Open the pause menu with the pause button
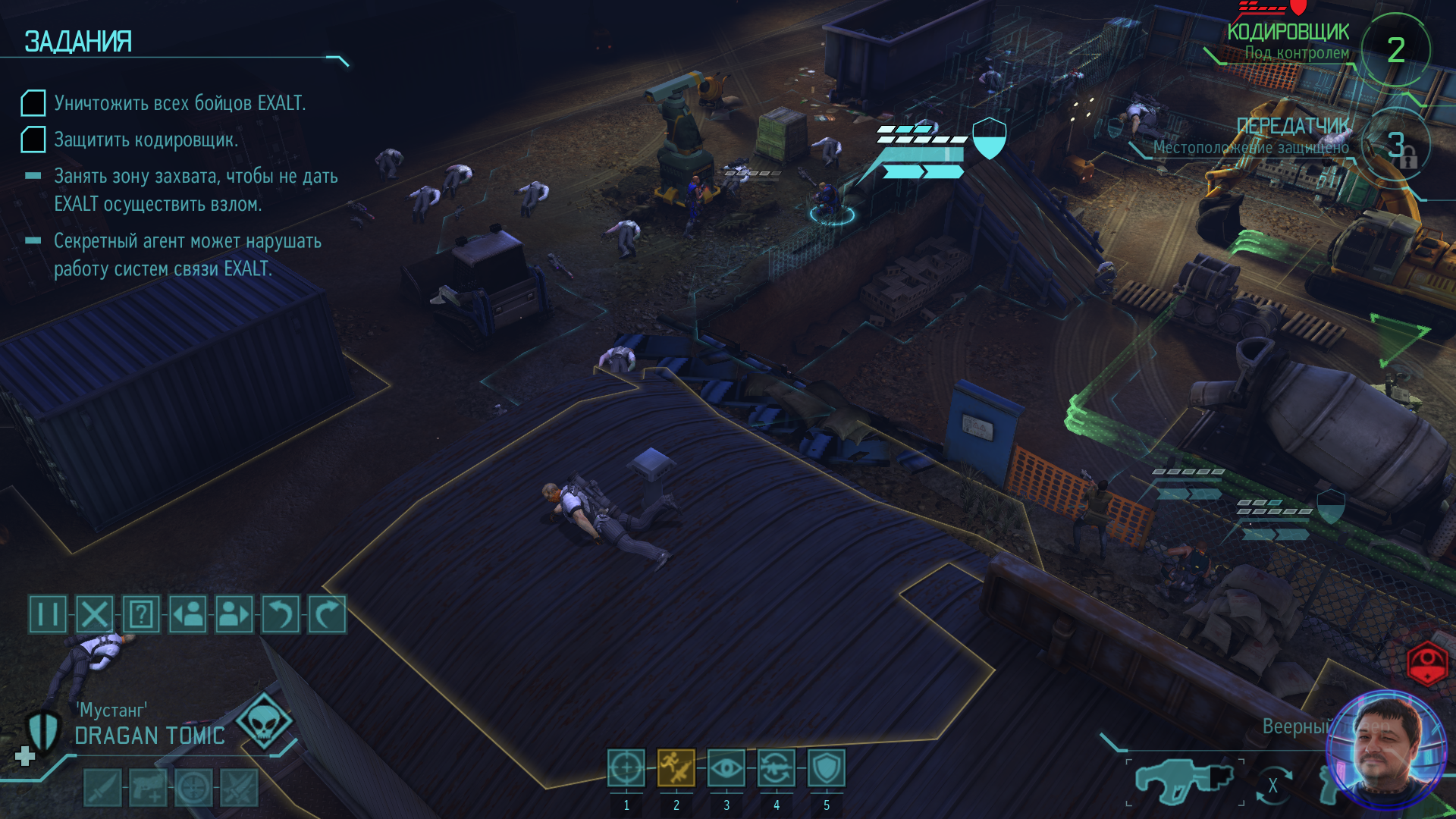 pos(48,614)
